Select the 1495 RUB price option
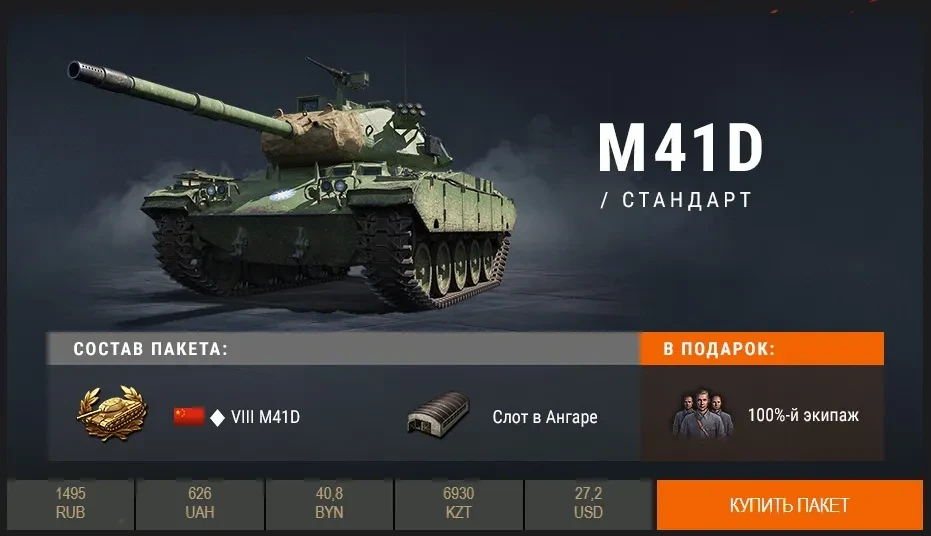Viewport: 931px width, 536px height. 70,504
